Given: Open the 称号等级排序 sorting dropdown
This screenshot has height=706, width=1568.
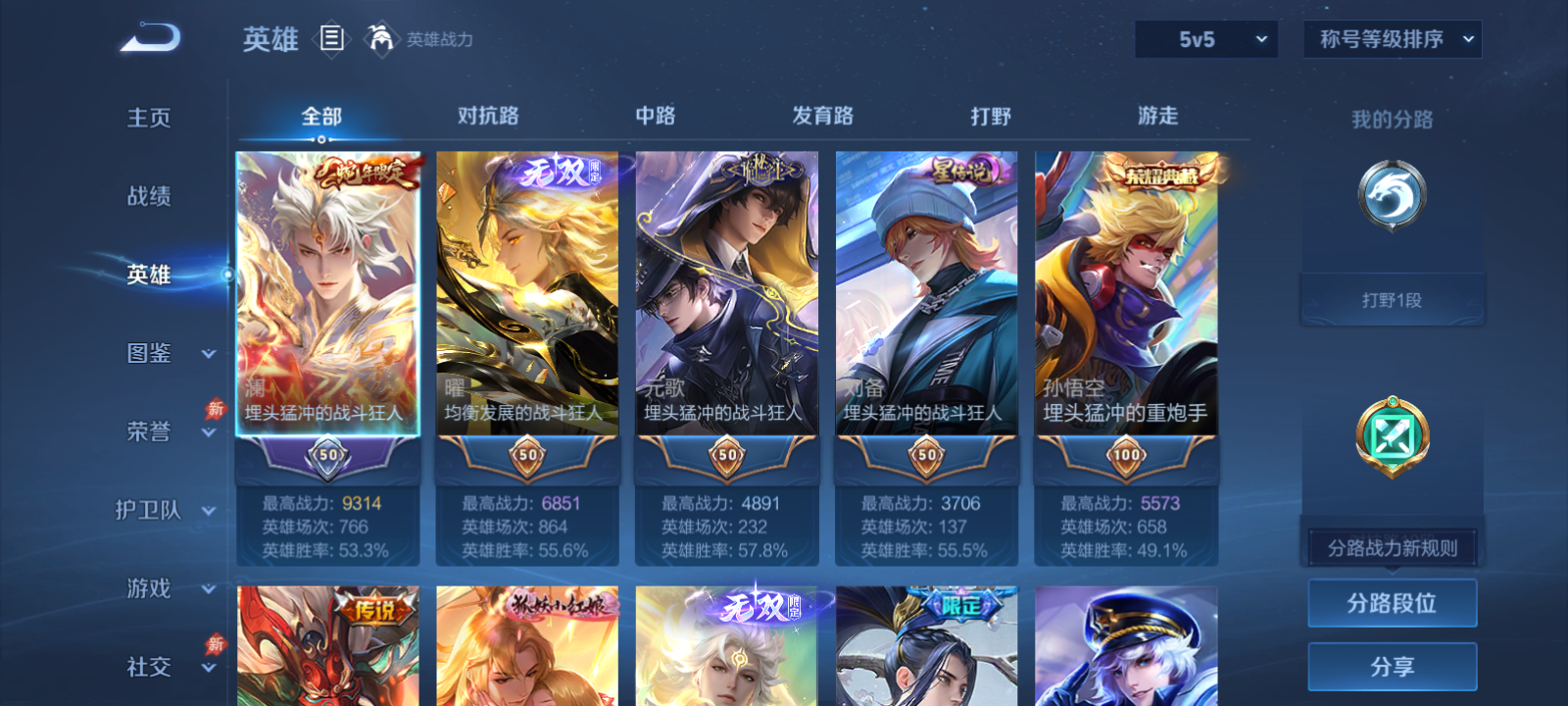Looking at the screenshot, I should point(1392,39).
